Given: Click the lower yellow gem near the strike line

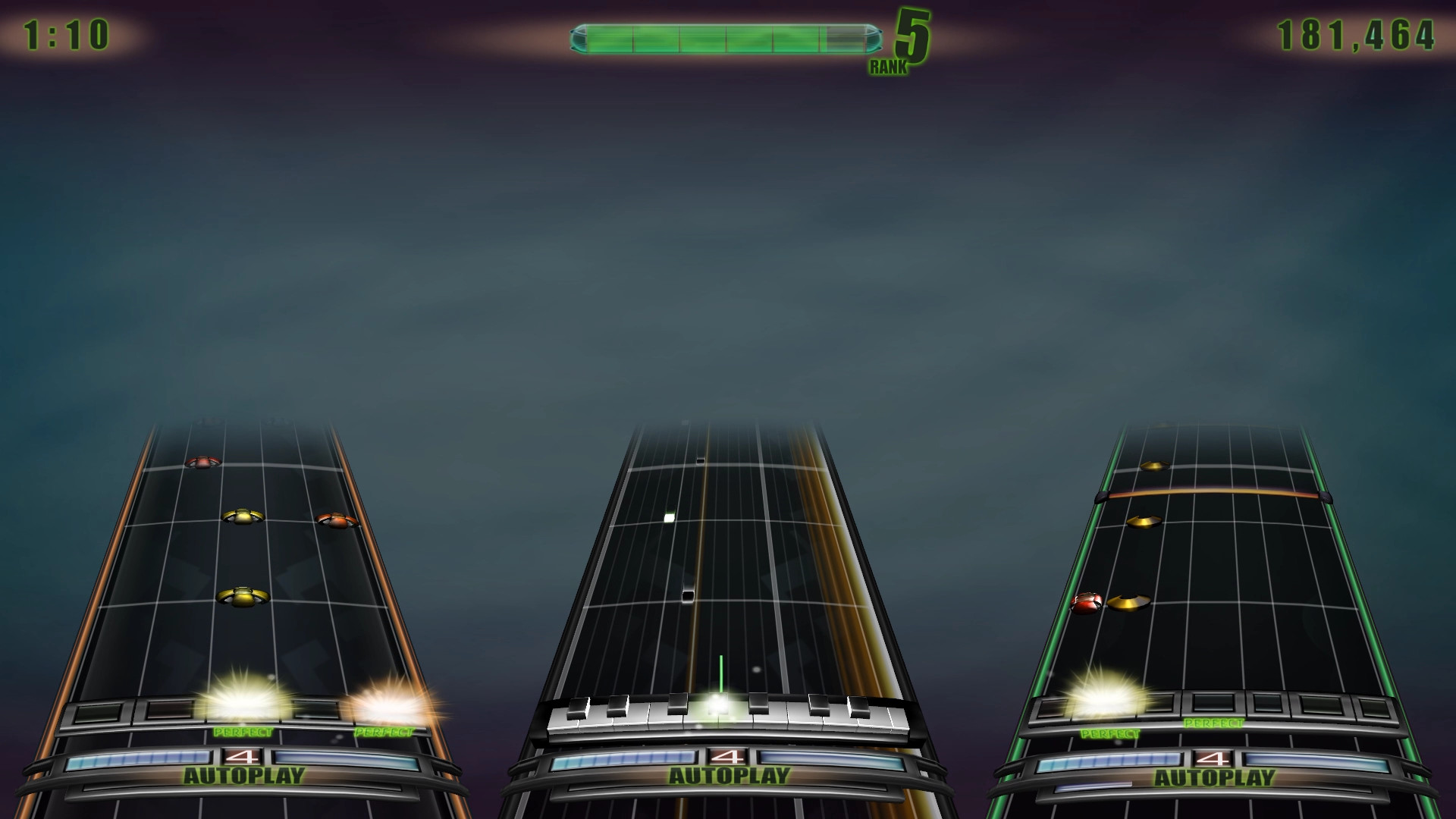Looking at the screenshot, I should (241, 598).
